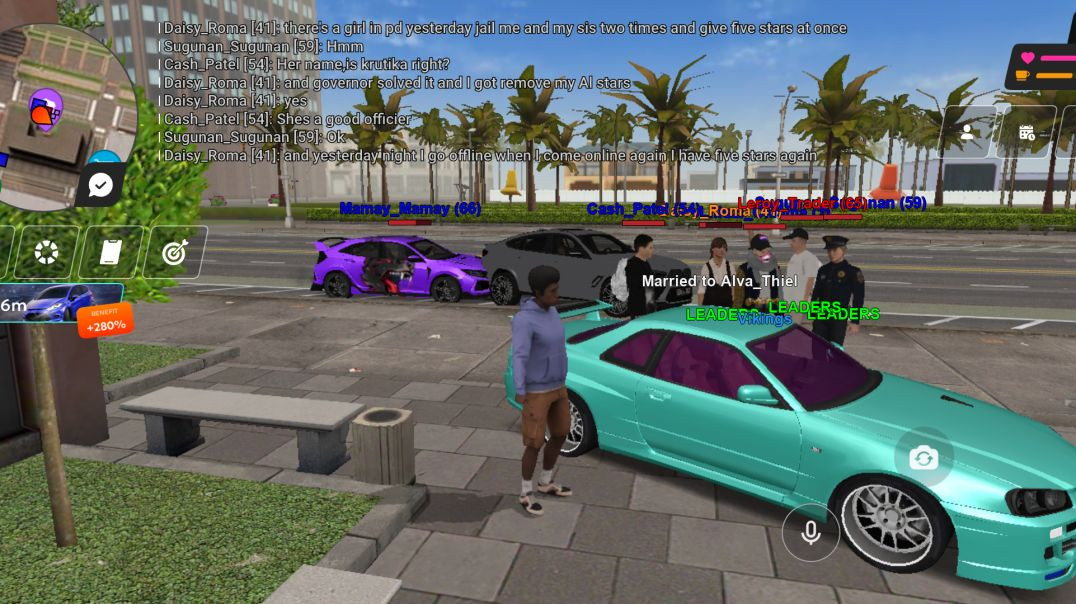Open the target with arrow icon

[x=175, y=252]
